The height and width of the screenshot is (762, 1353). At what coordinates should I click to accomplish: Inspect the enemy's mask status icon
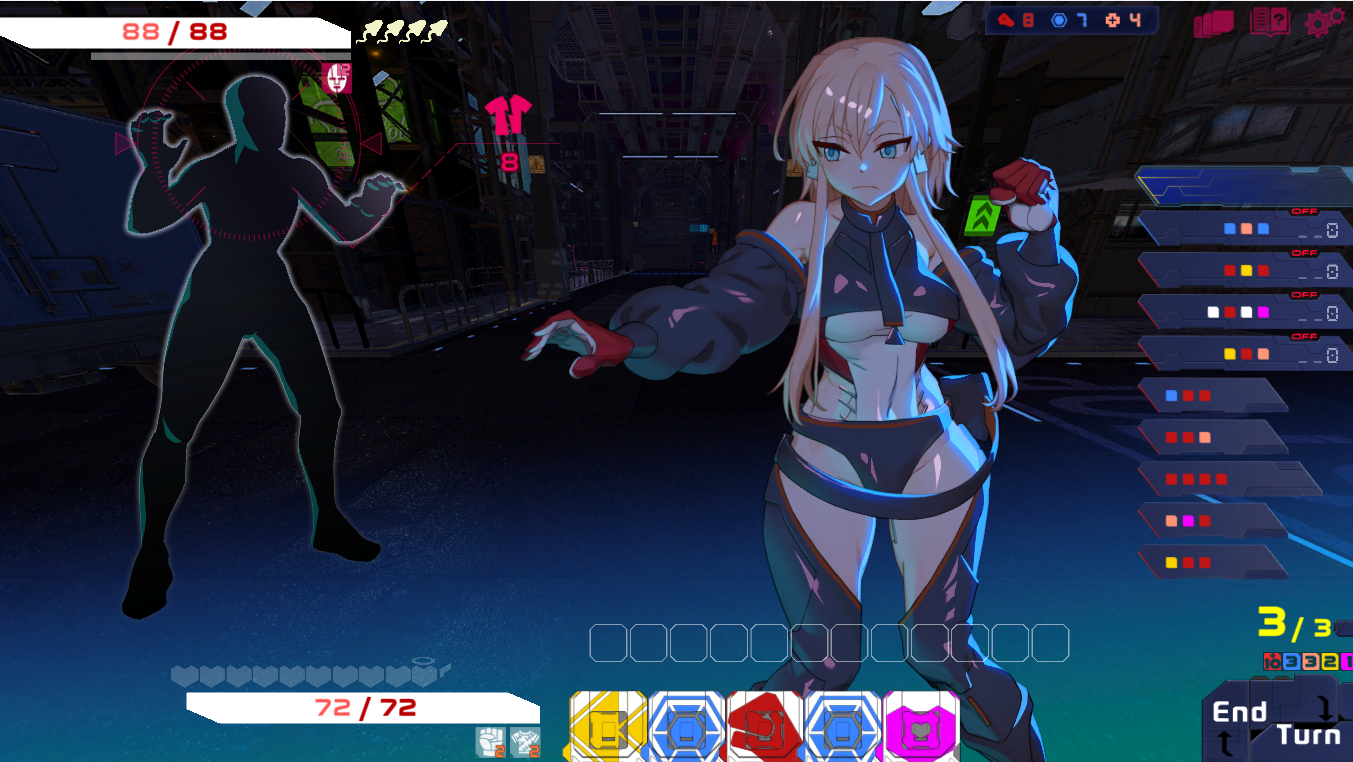(337, 78)
